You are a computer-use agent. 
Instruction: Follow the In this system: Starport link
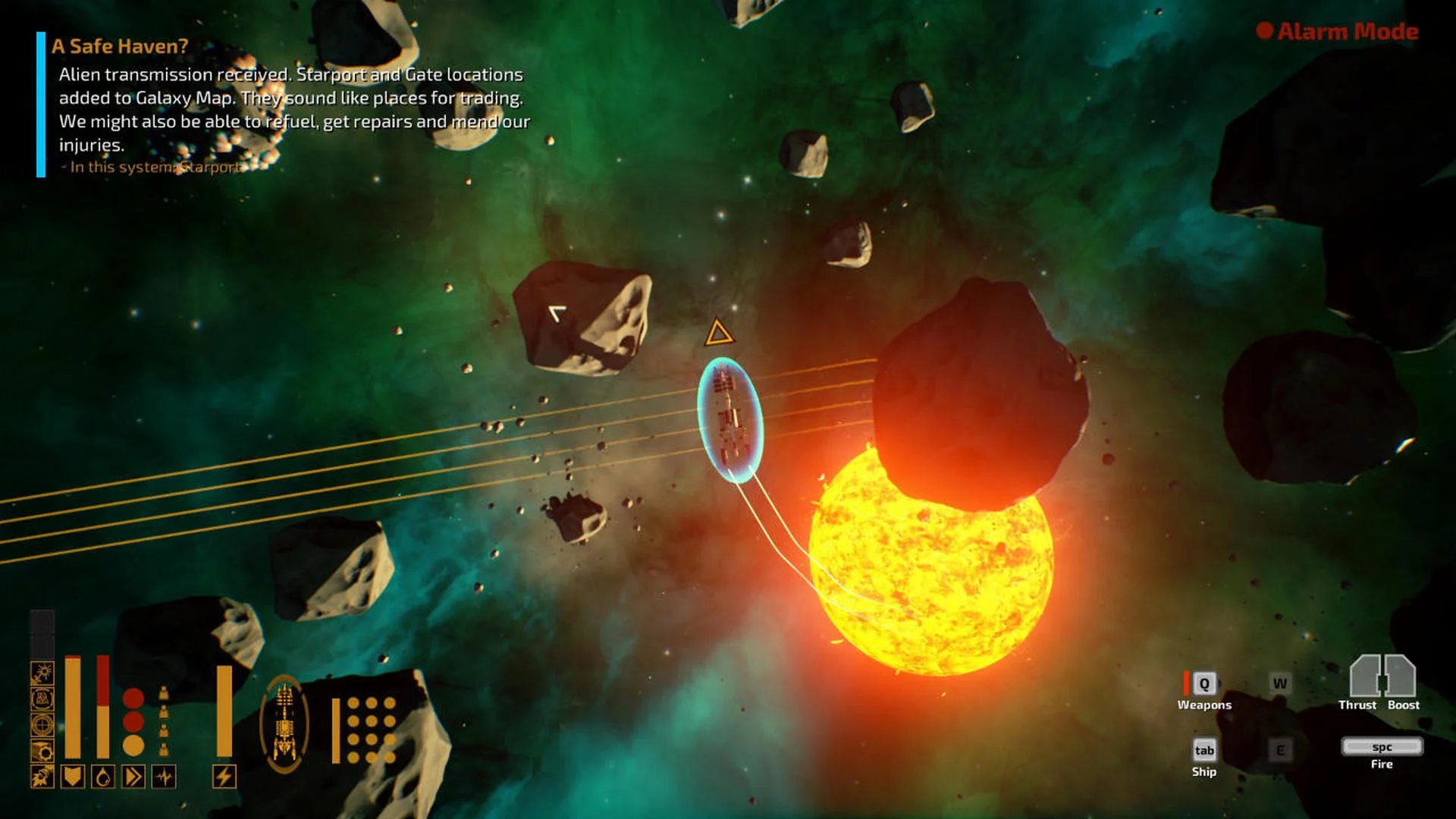click(150, 167)
